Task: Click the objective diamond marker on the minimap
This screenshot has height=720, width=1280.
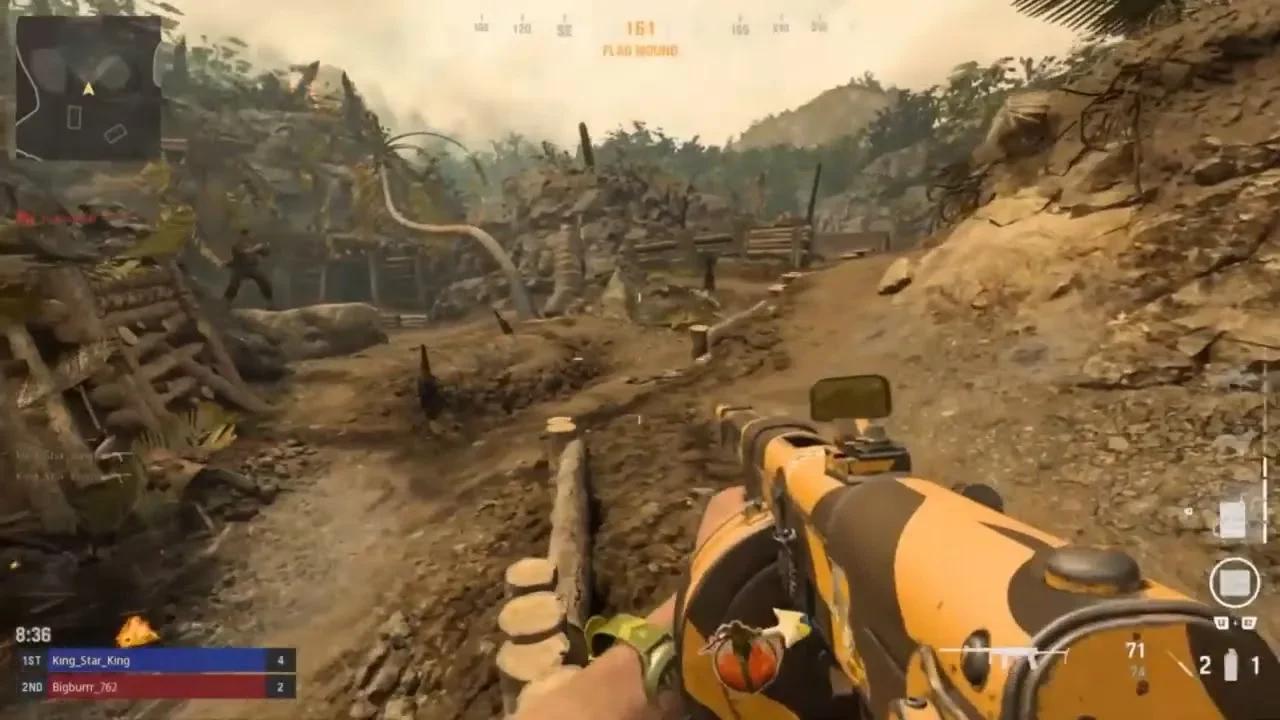Action: 115,133
